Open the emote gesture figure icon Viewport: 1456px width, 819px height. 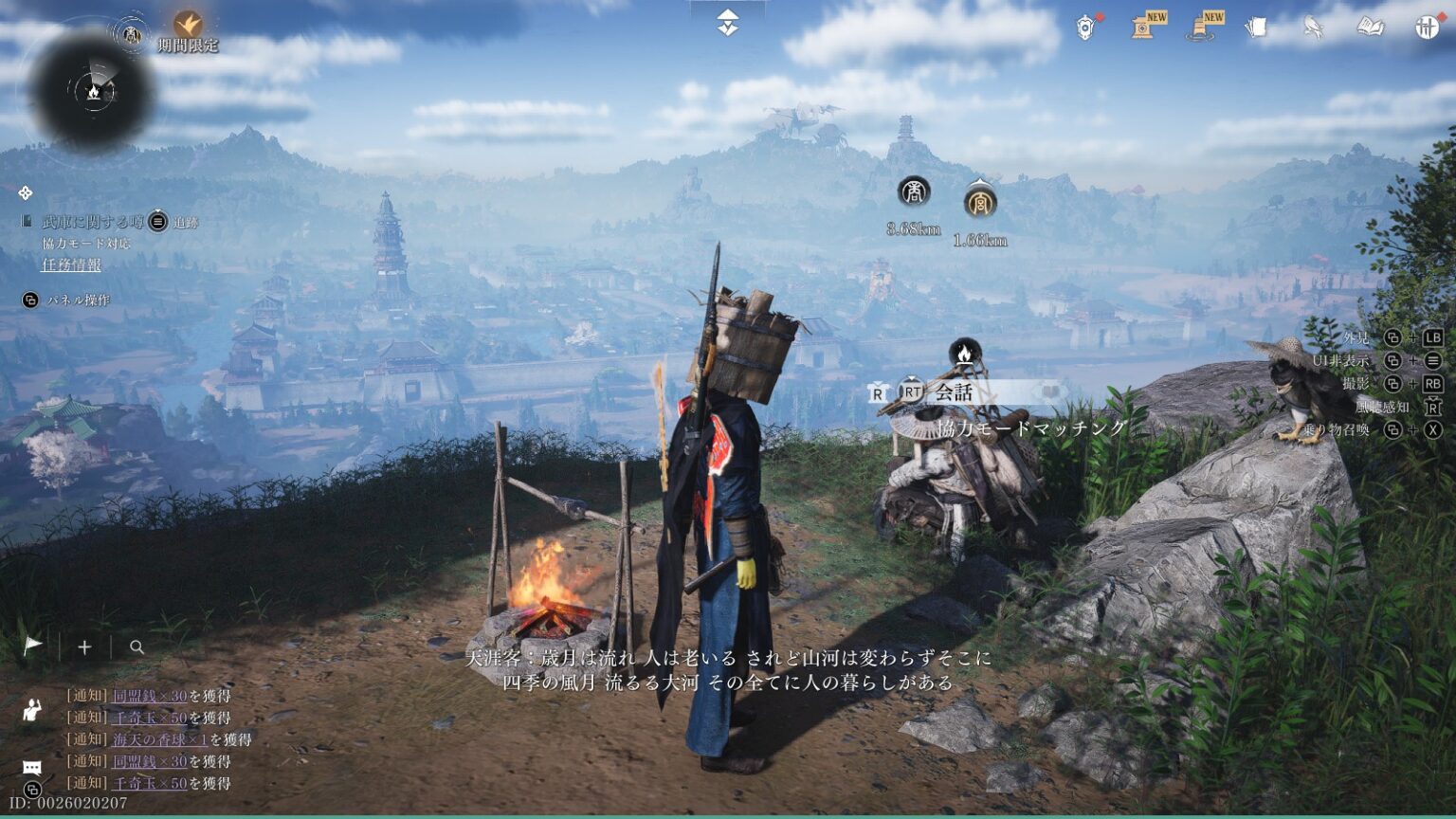point(32,708)
